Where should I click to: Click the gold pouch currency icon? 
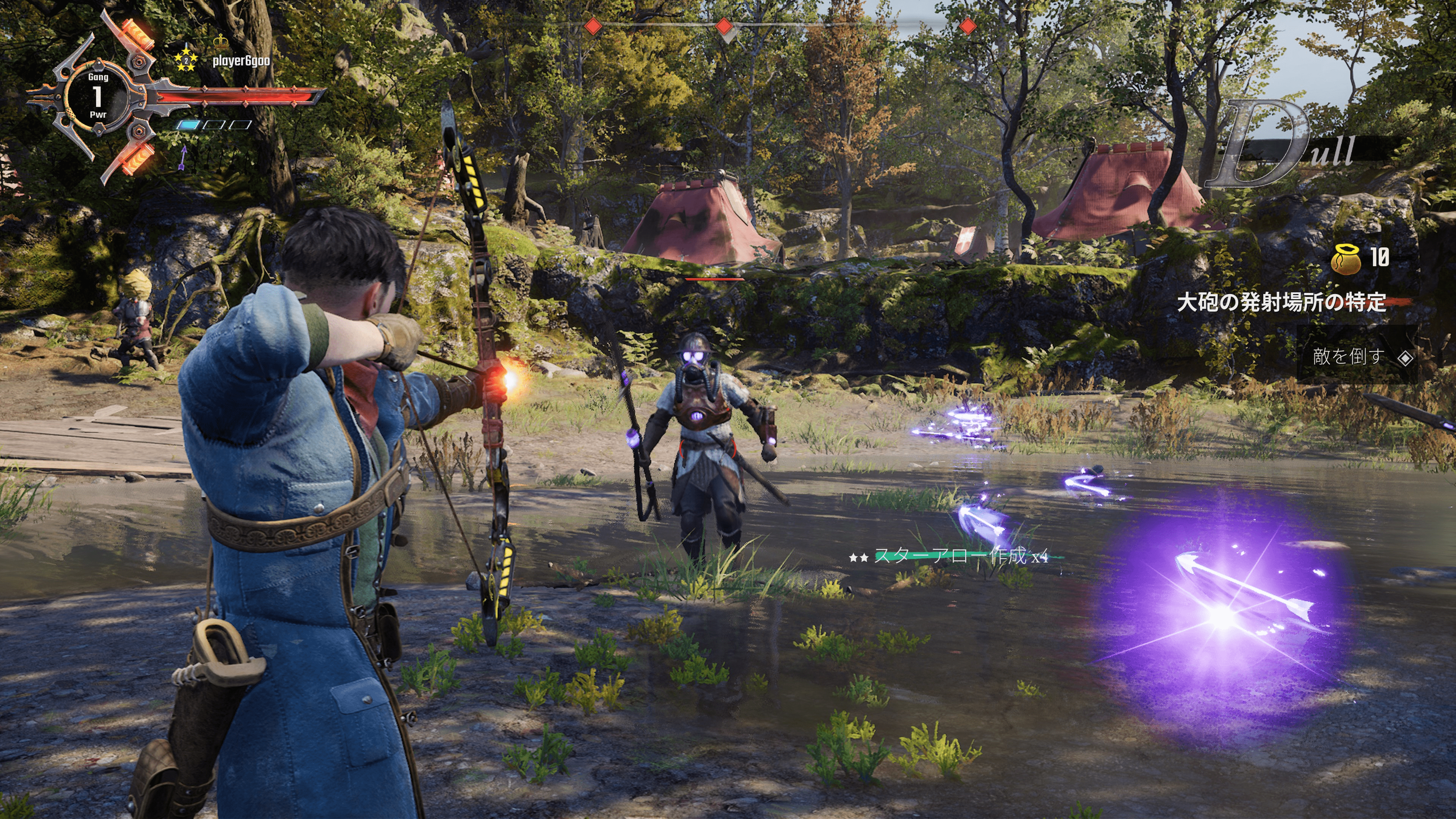[1346, 259]
